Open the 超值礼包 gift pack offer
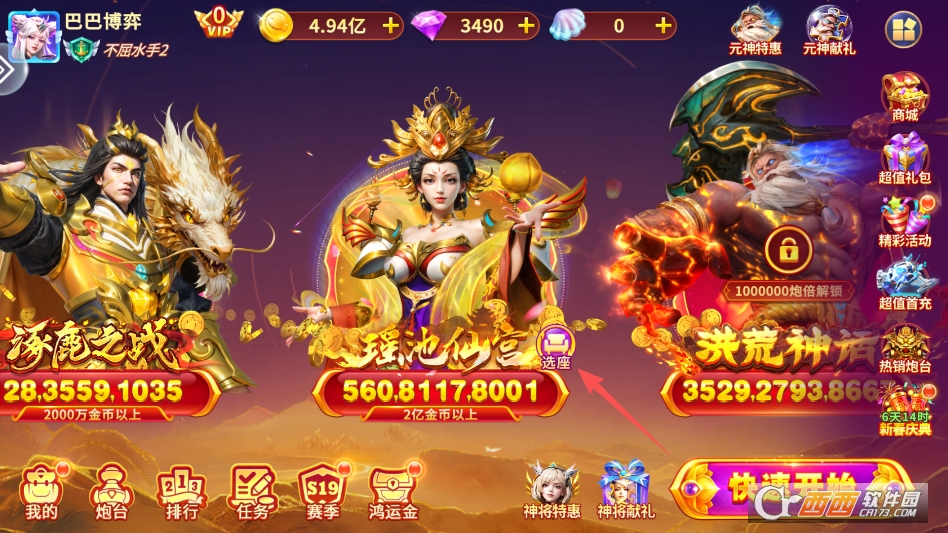Image resolution: width=948 pixels, height=533 pixels. click(905, 161)
